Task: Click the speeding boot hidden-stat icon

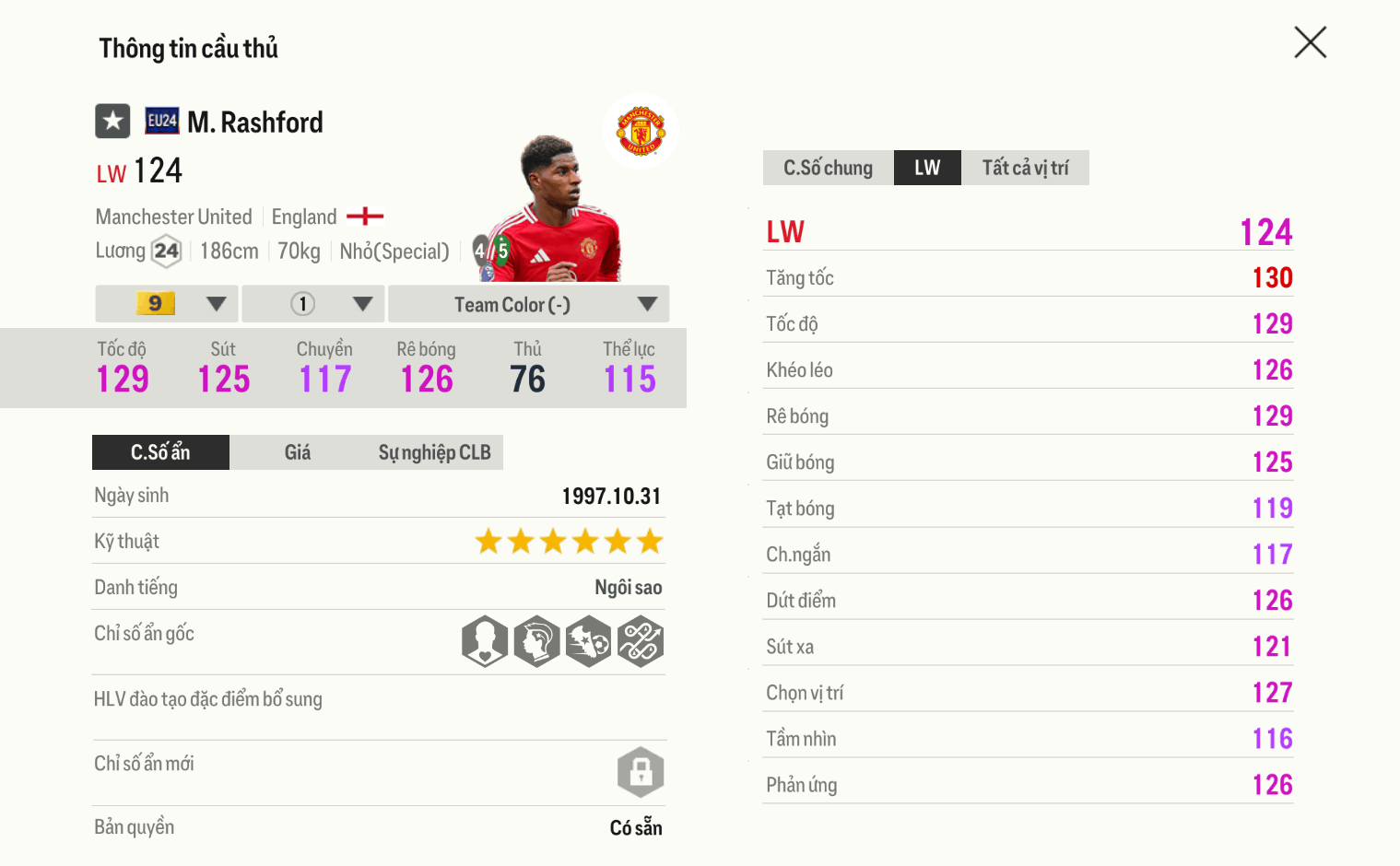Action: (x=589, y=641)
